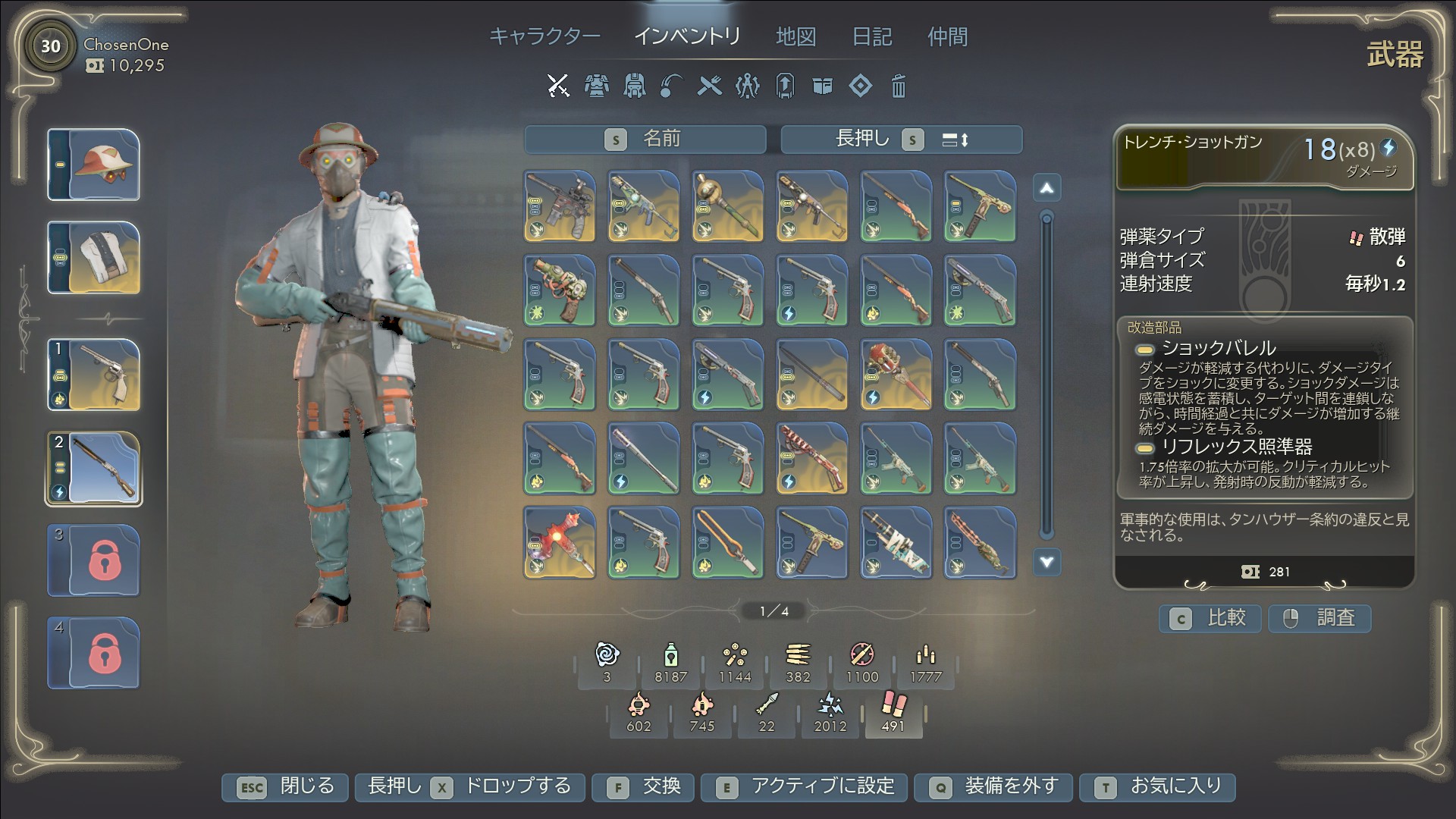Click the 装備を外す unequip button
The image size is (1456, 819).
tap(995, 787)
